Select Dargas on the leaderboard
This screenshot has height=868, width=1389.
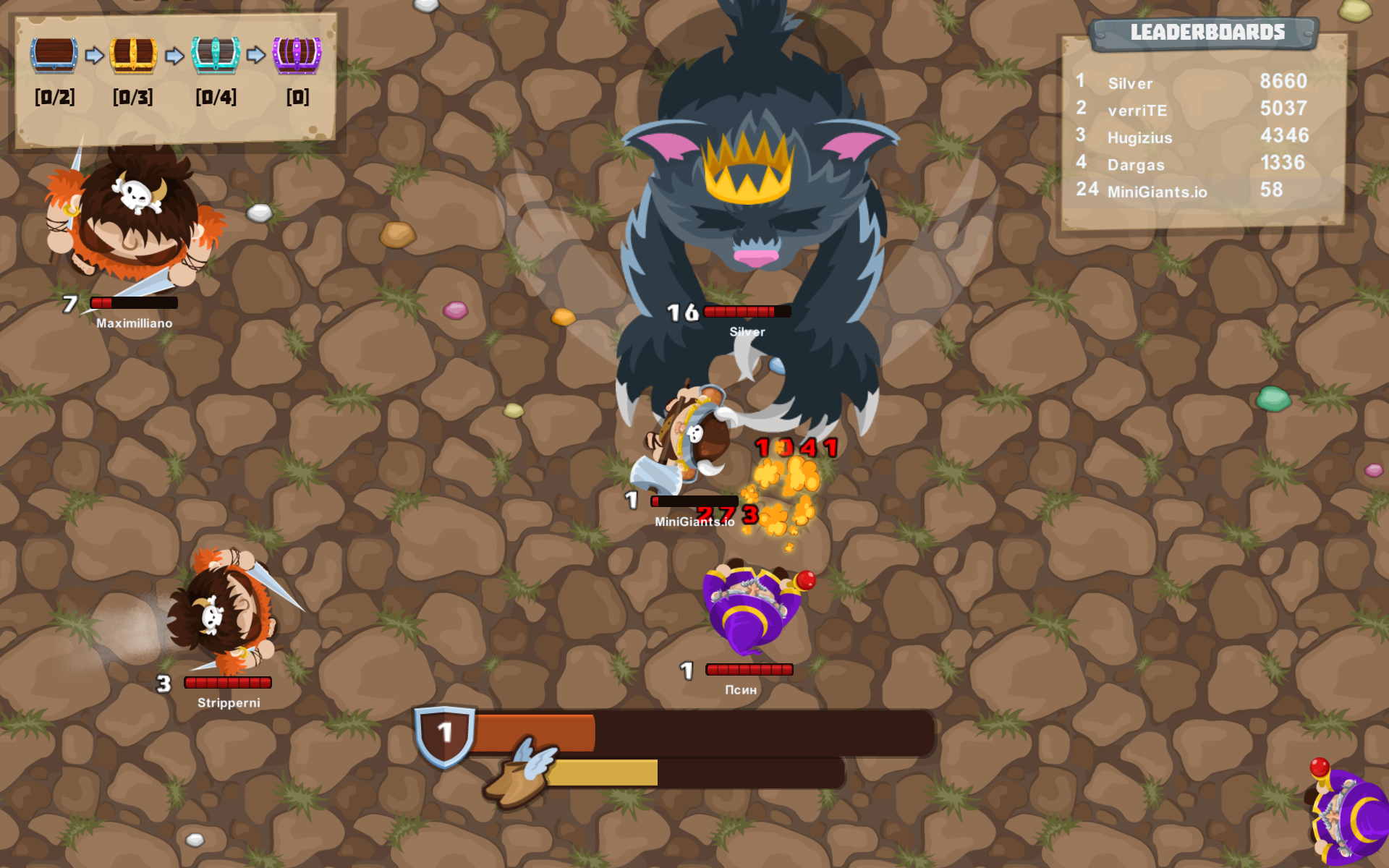(x=1136, y=164)
